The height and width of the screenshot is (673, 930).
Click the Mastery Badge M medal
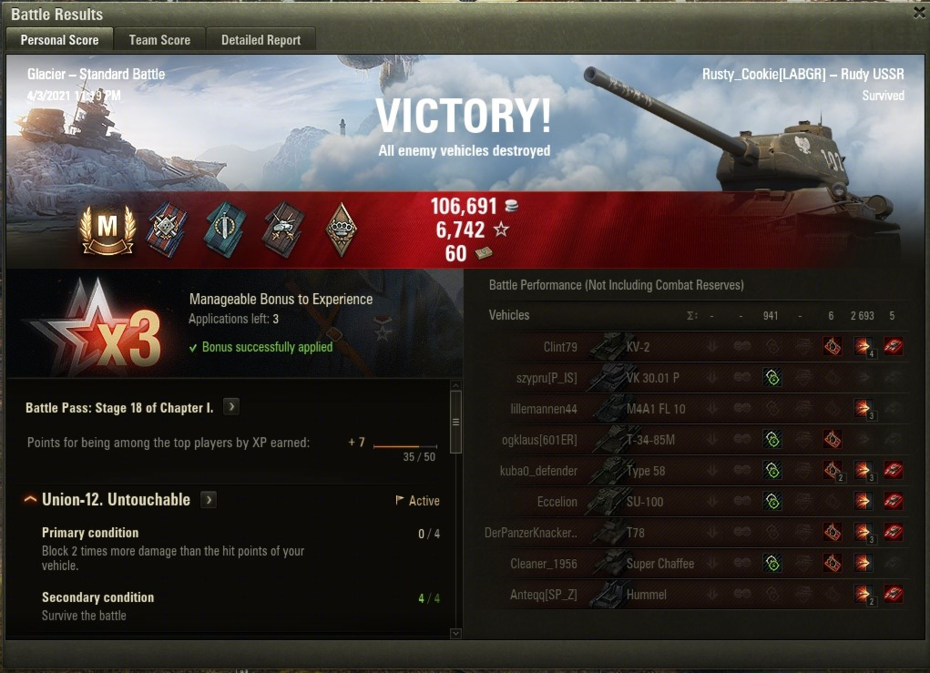click(x=107, y=231)
